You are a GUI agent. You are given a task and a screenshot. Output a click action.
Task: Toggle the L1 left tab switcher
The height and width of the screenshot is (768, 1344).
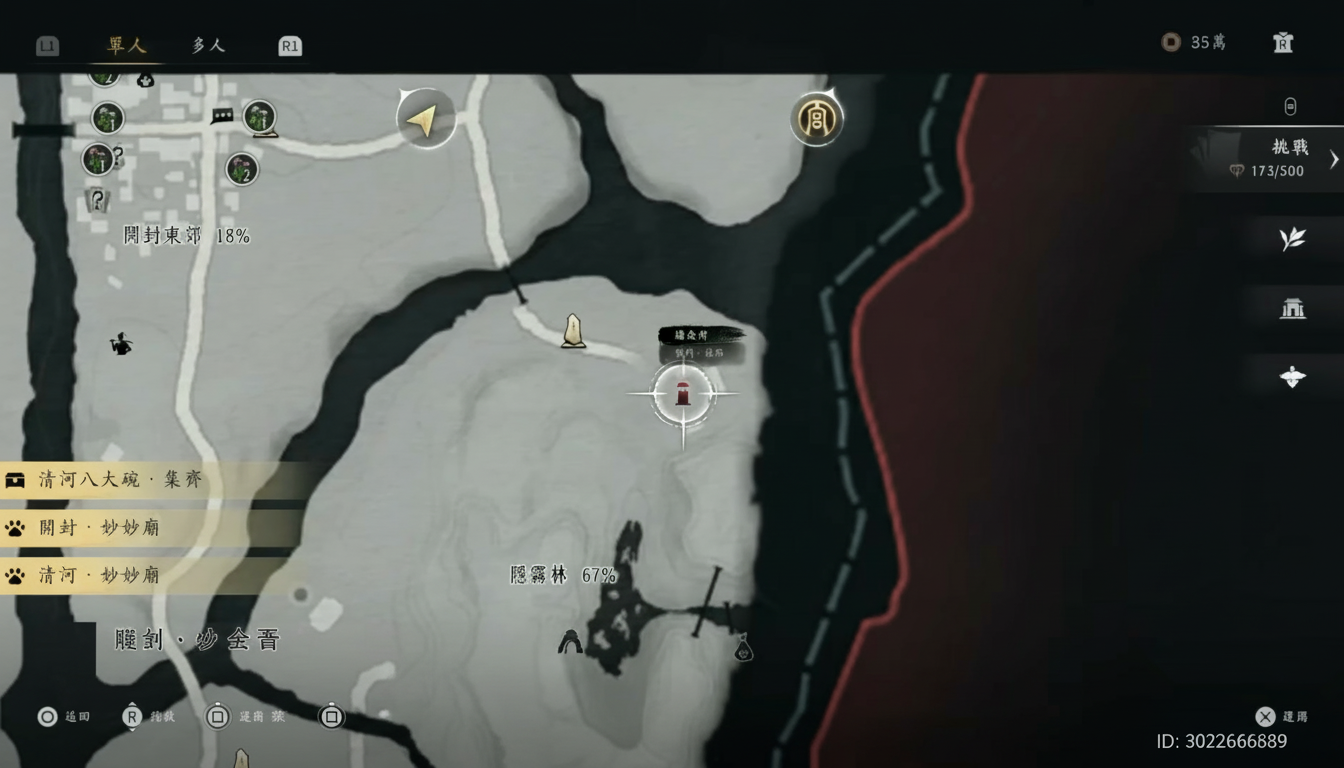[47, 45]
